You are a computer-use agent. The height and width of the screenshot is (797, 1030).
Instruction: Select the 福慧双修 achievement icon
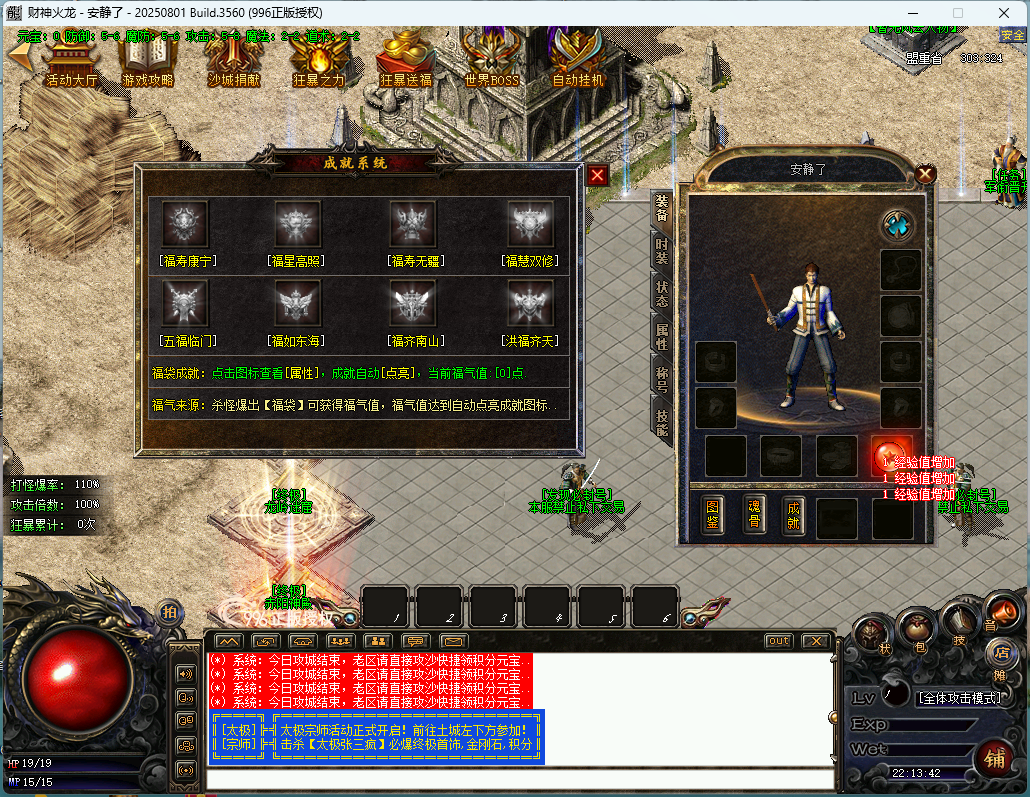tap(530, 223)
